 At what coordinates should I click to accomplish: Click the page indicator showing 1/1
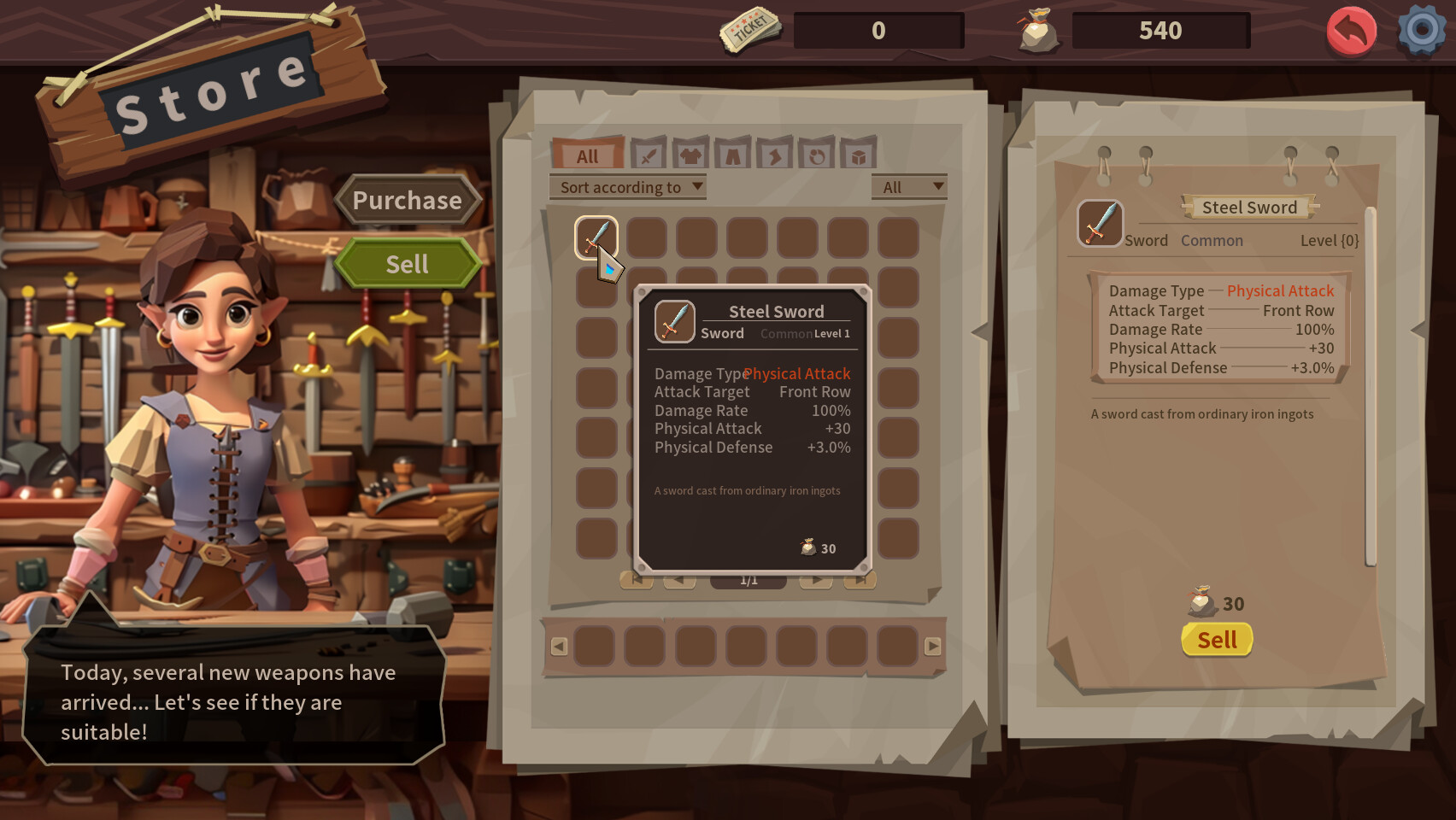click(x=749, y=581)
